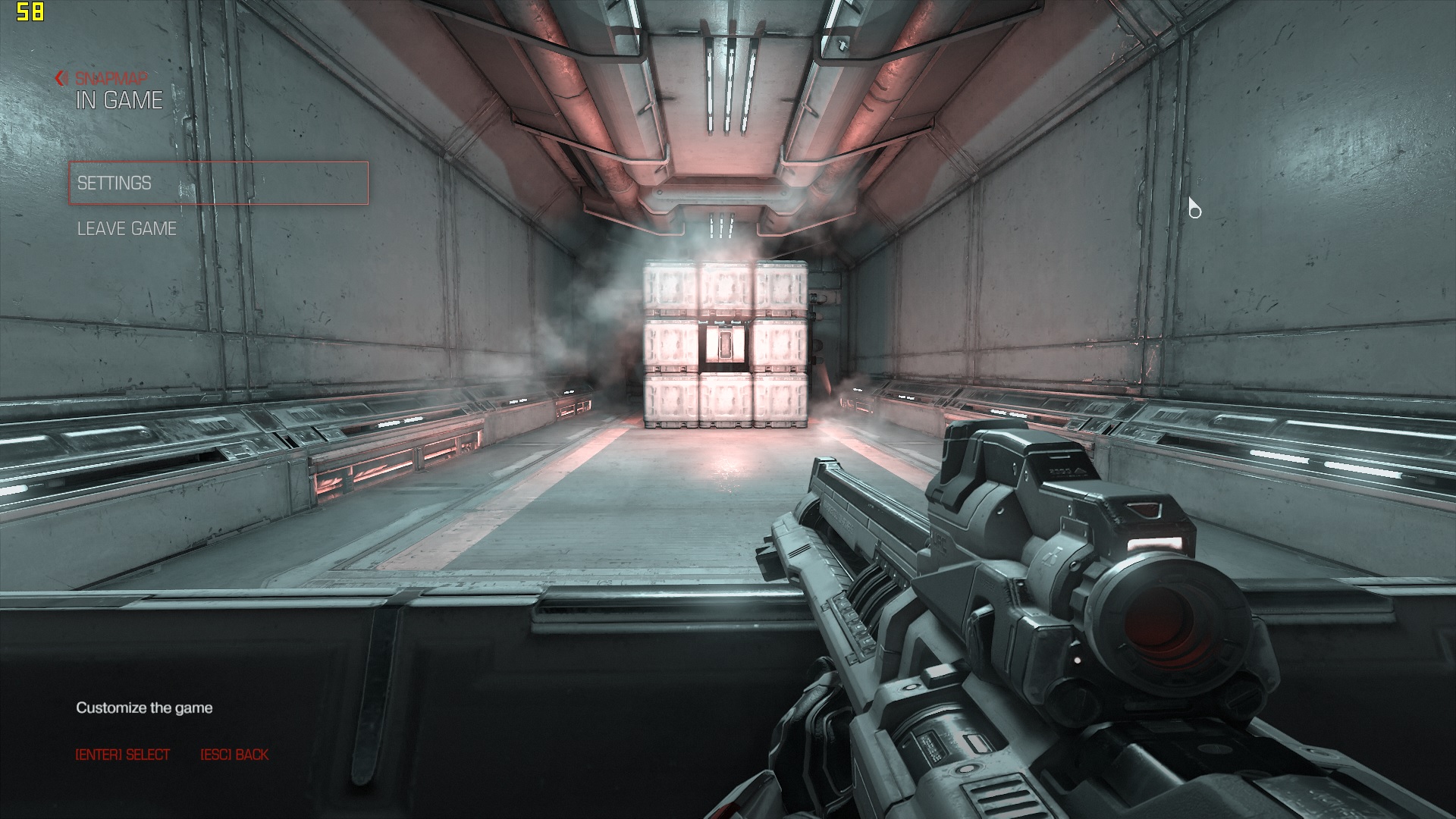Go back to the SnapMap breadcrumb

(102, 78)
